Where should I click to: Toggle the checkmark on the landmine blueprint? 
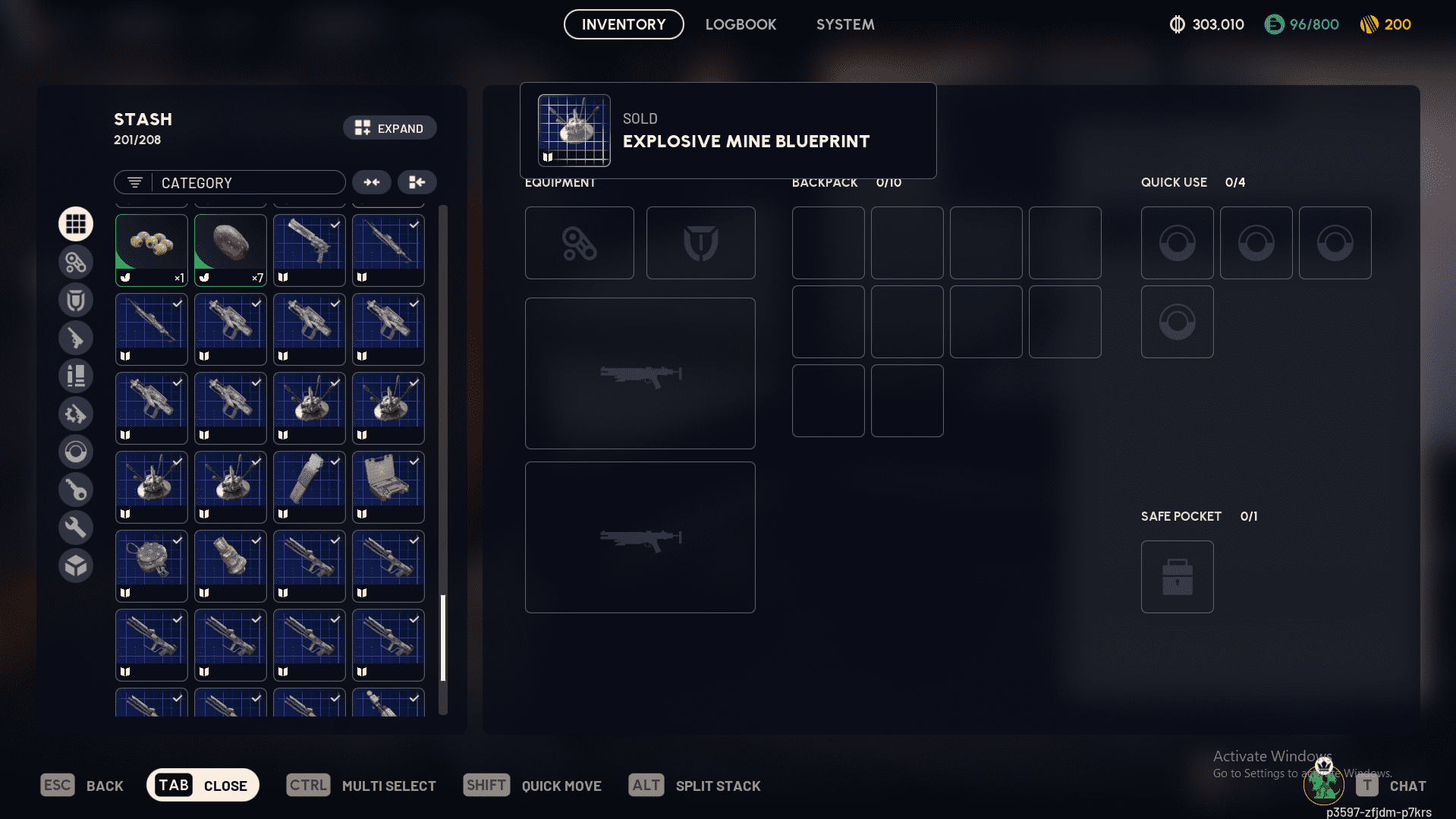pos(309,408)
